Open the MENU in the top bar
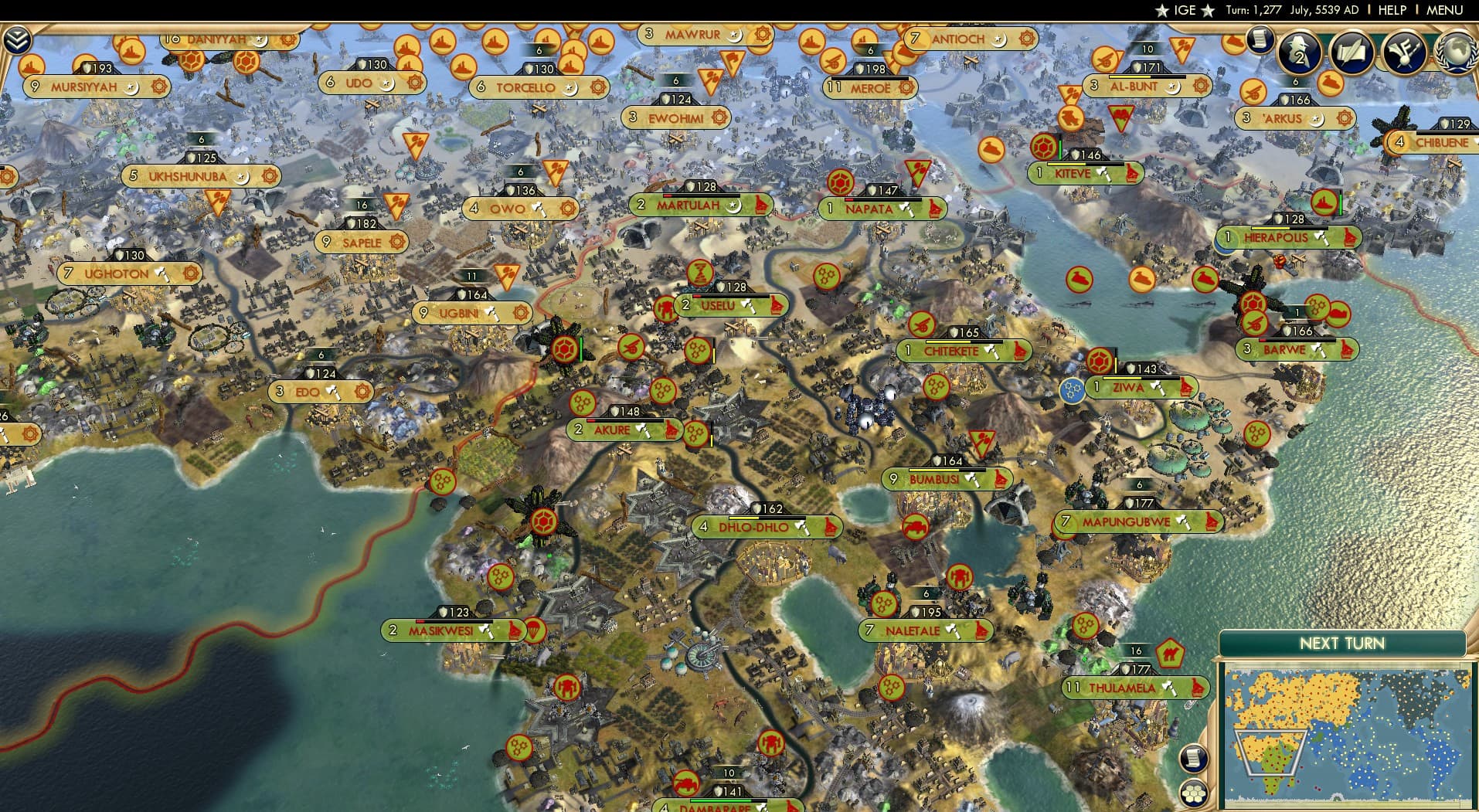 tap(1452, 10)
